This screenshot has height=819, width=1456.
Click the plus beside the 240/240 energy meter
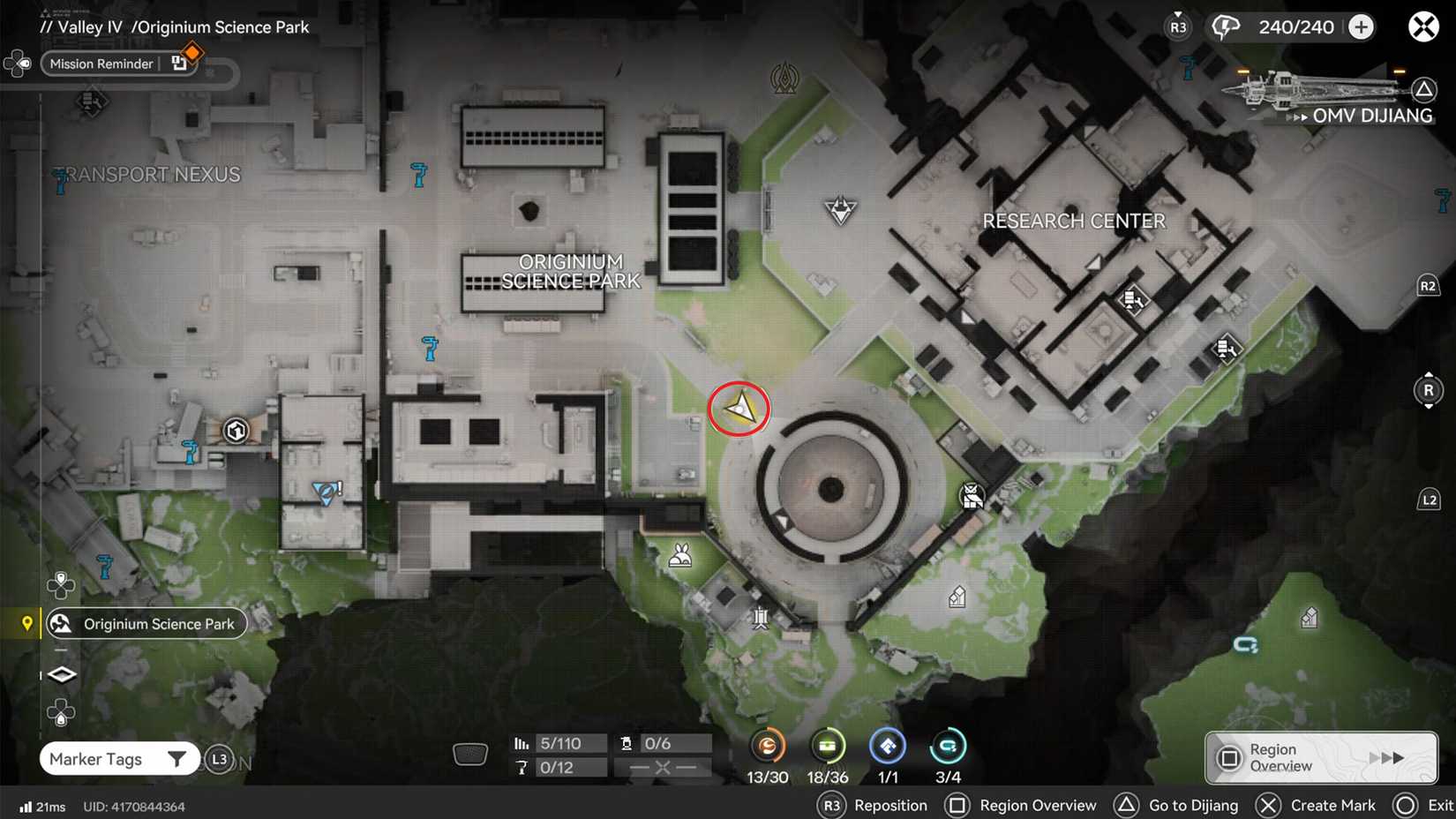1362,26
